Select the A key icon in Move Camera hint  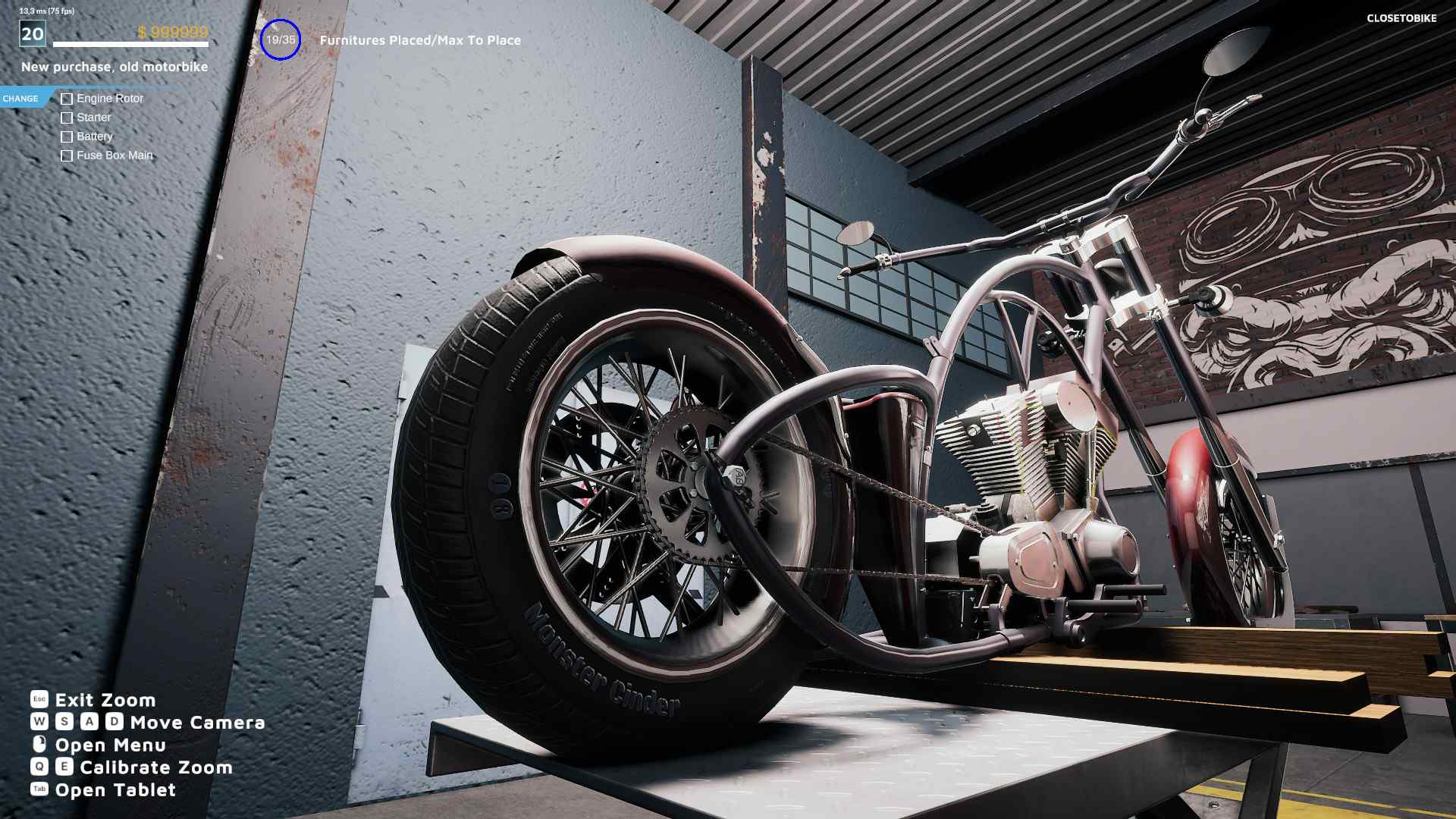90,723
